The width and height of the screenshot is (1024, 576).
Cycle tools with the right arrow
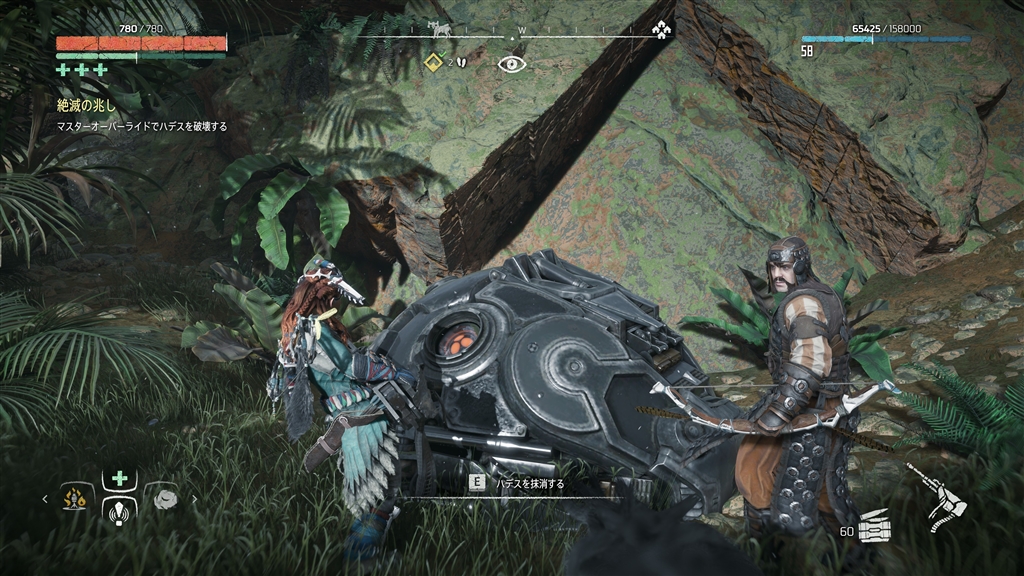click(x=194, y=497)
